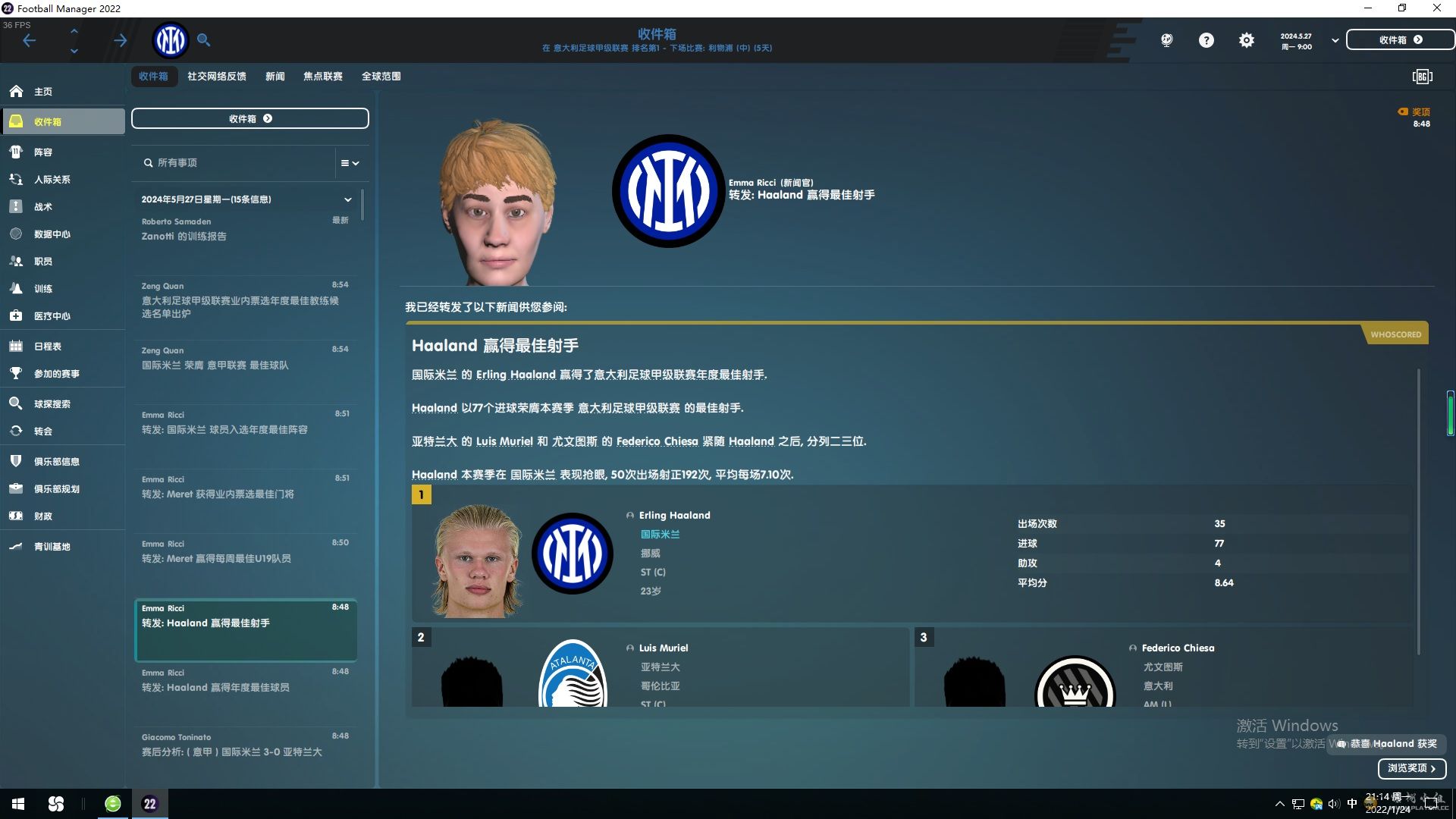Click the top-right 收件箱 continue button

[x=1400, y=40]
